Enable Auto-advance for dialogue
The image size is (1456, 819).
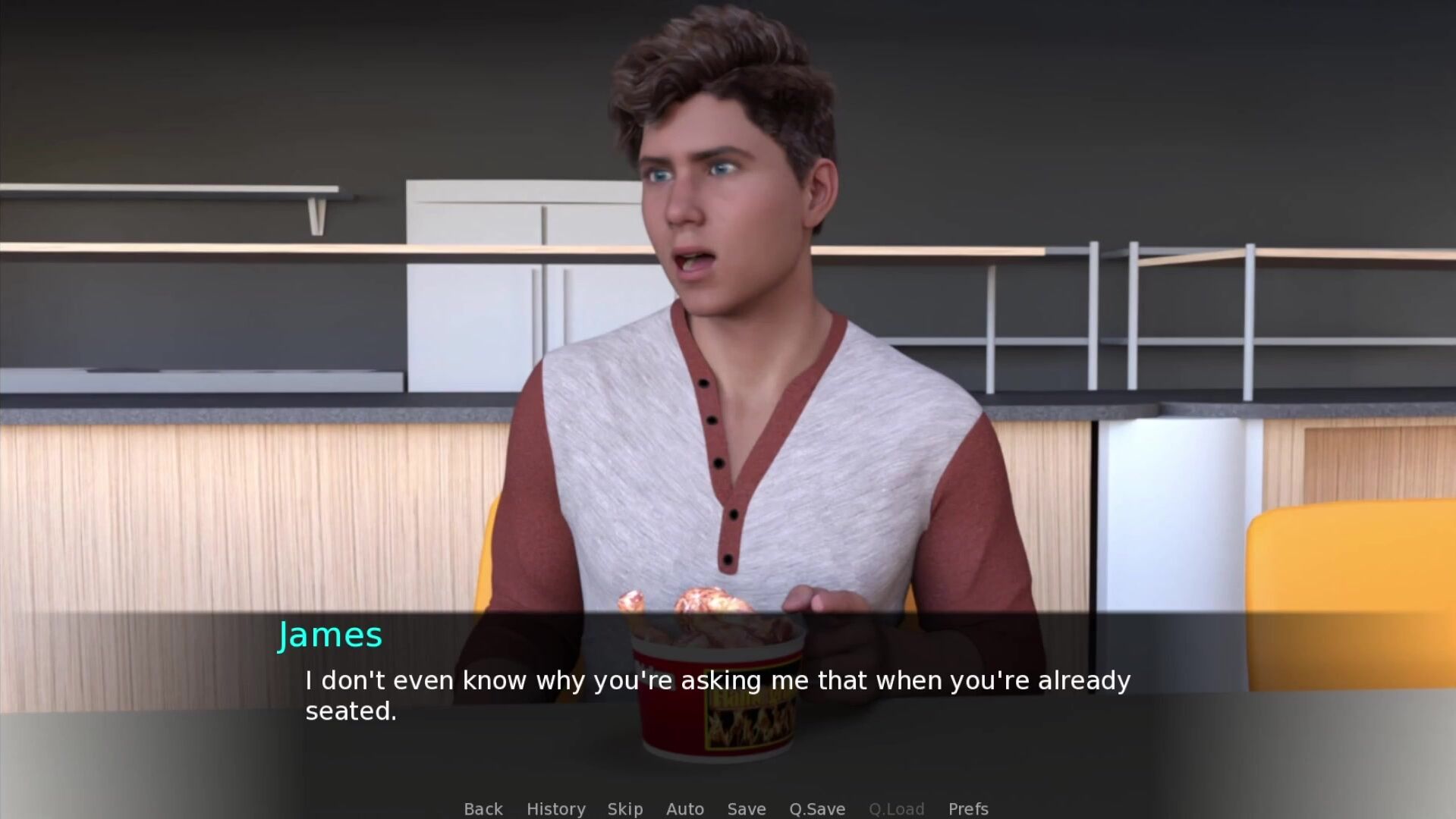684,808
